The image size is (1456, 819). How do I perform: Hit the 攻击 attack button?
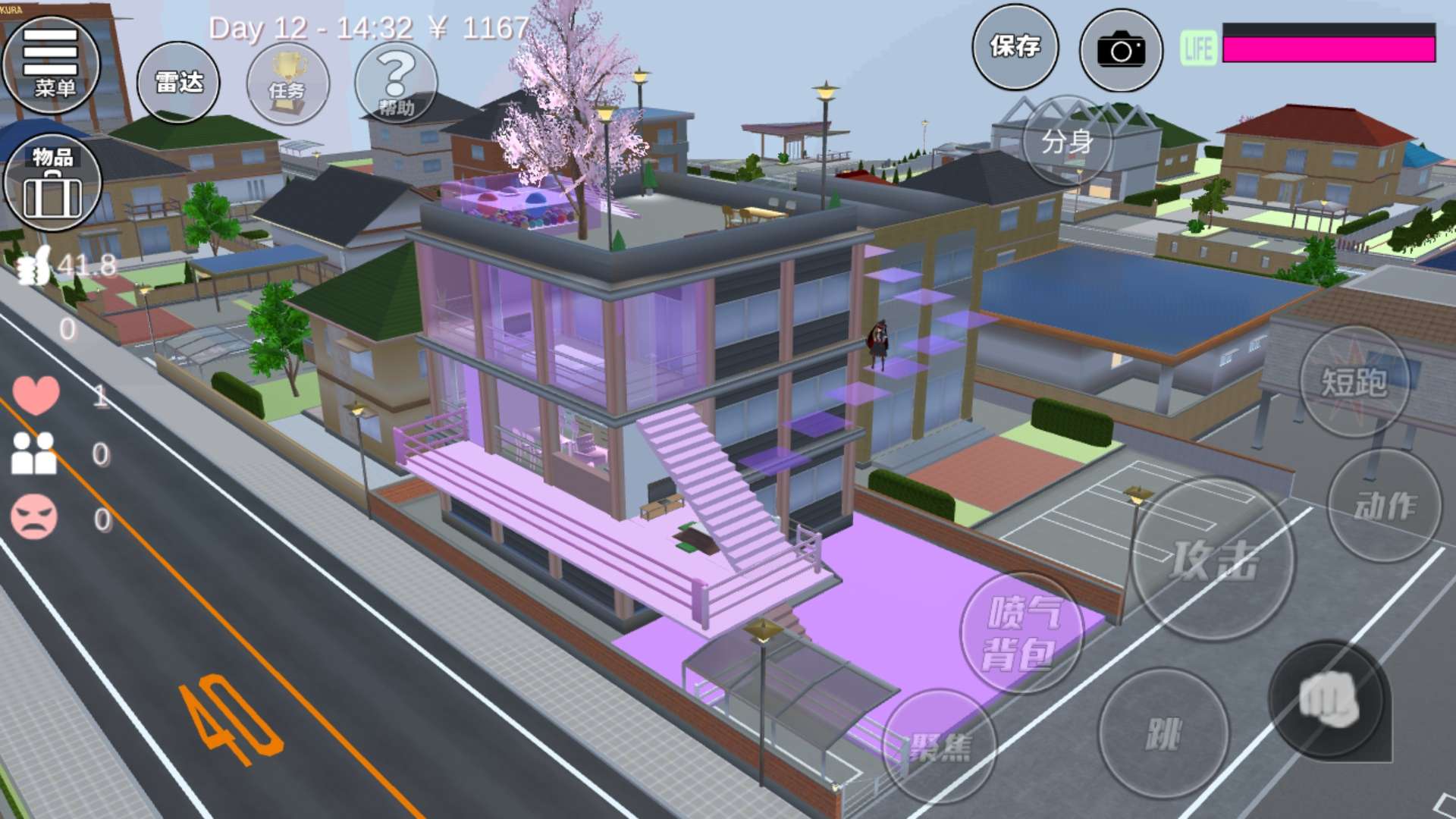click(x=1213, y=560)
